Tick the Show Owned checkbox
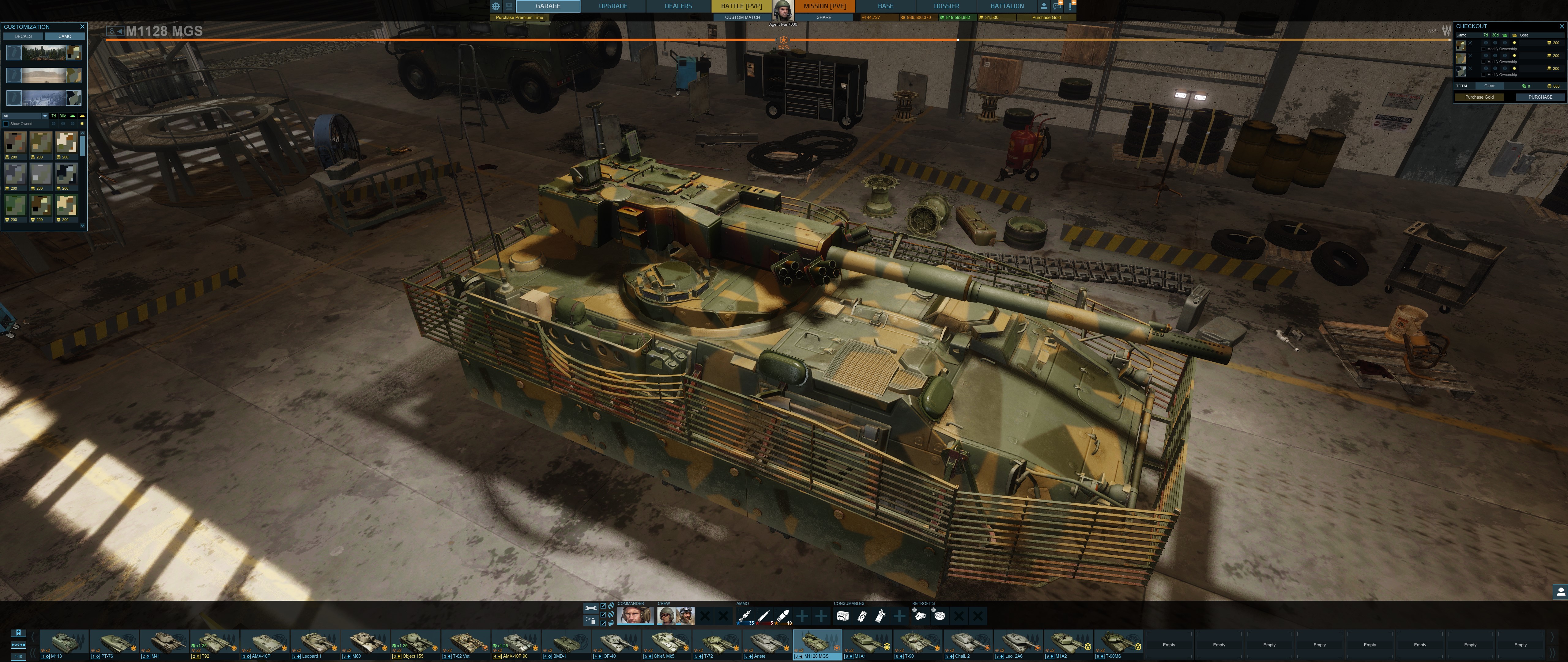The image size is (1568, 662). (x=6, y=124)
